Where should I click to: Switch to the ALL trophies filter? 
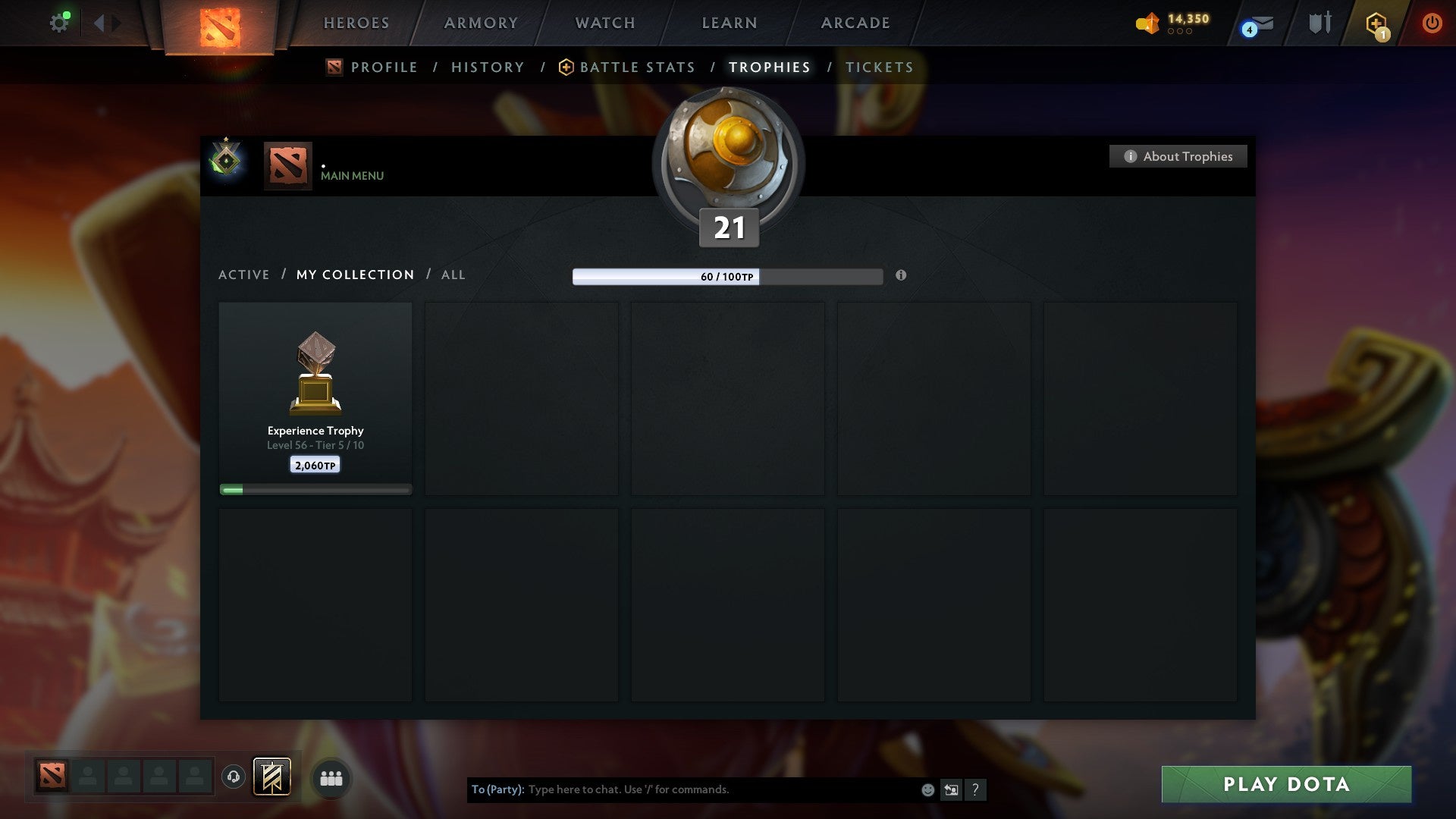[x=453, y=275]
